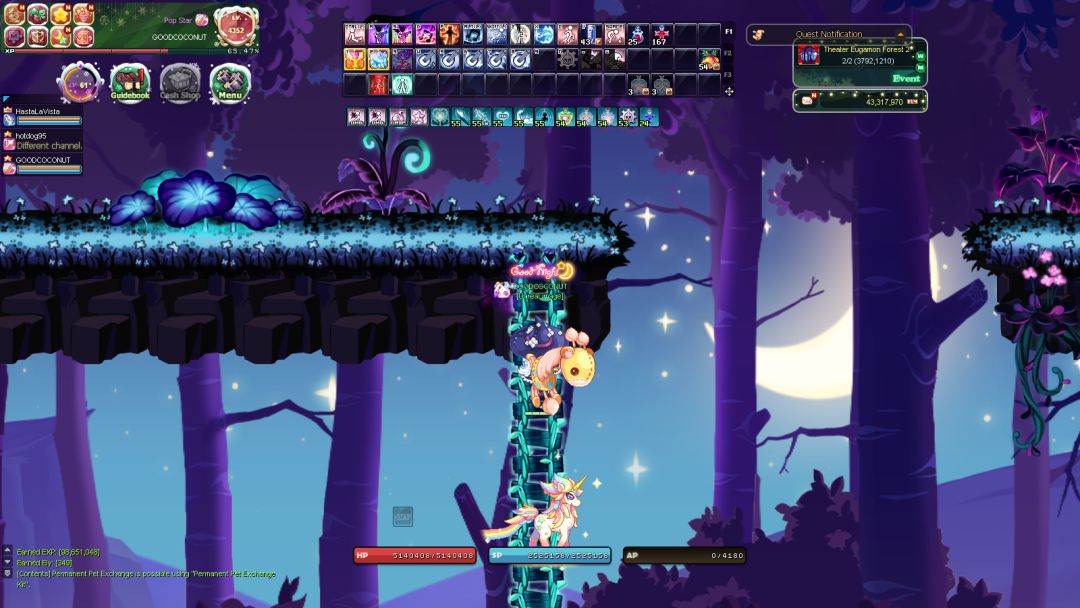Open the main Menu button

(230, 82)
